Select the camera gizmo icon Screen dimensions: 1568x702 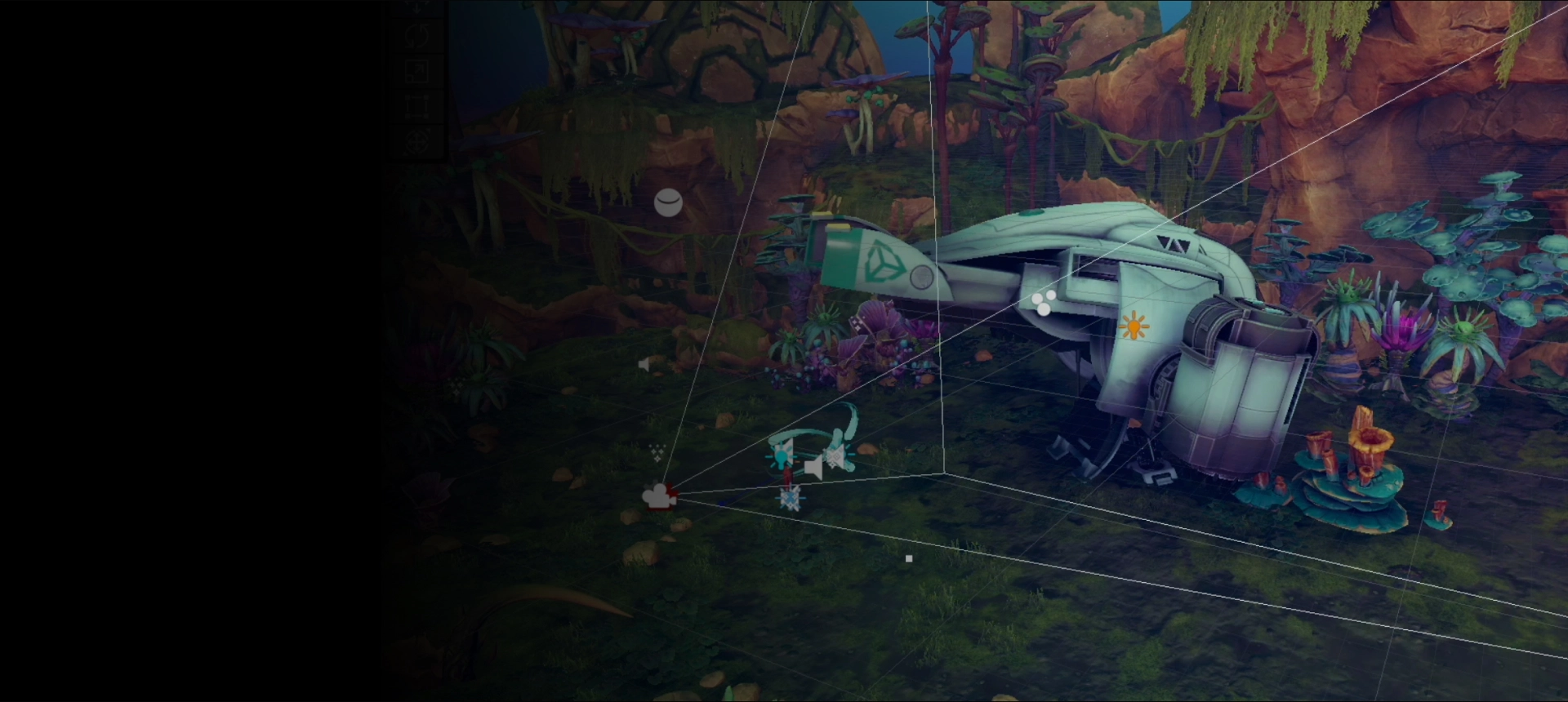[x=659, y=495]
